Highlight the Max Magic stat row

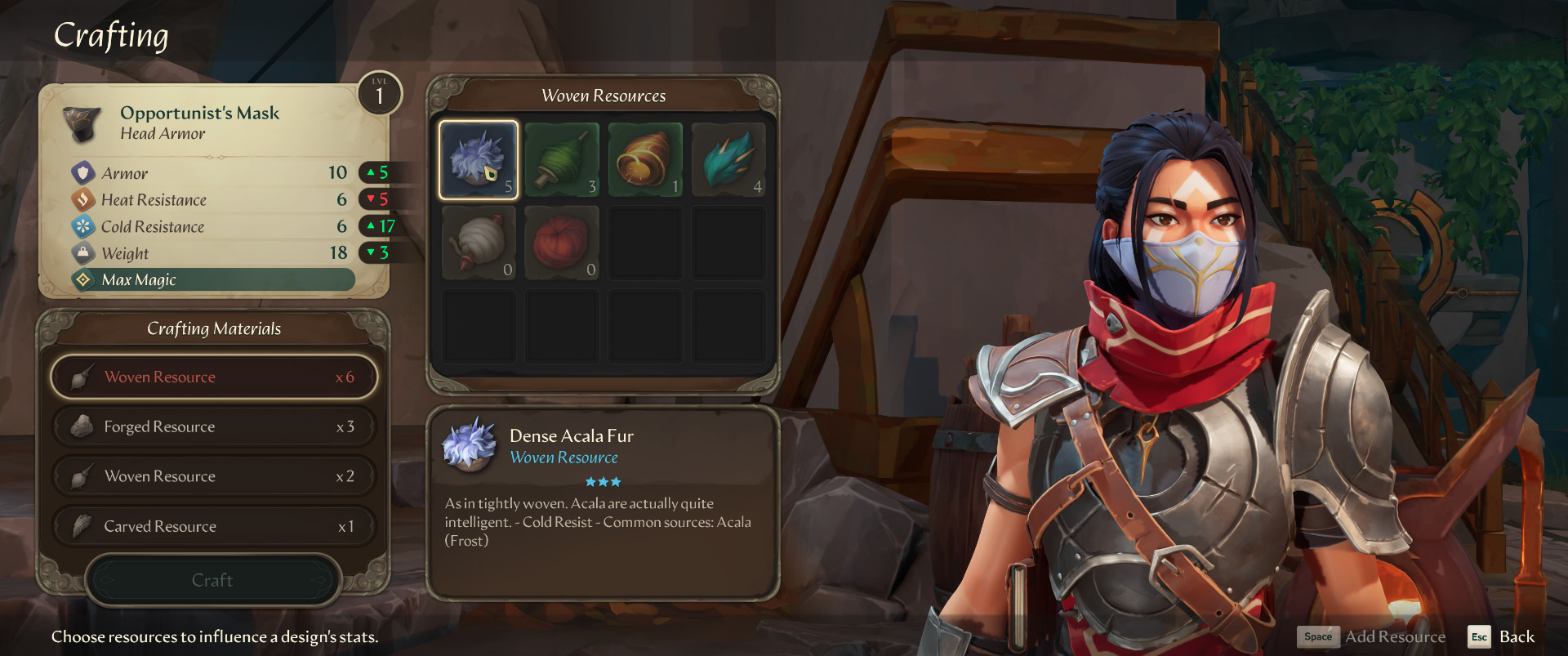[214, 280]
